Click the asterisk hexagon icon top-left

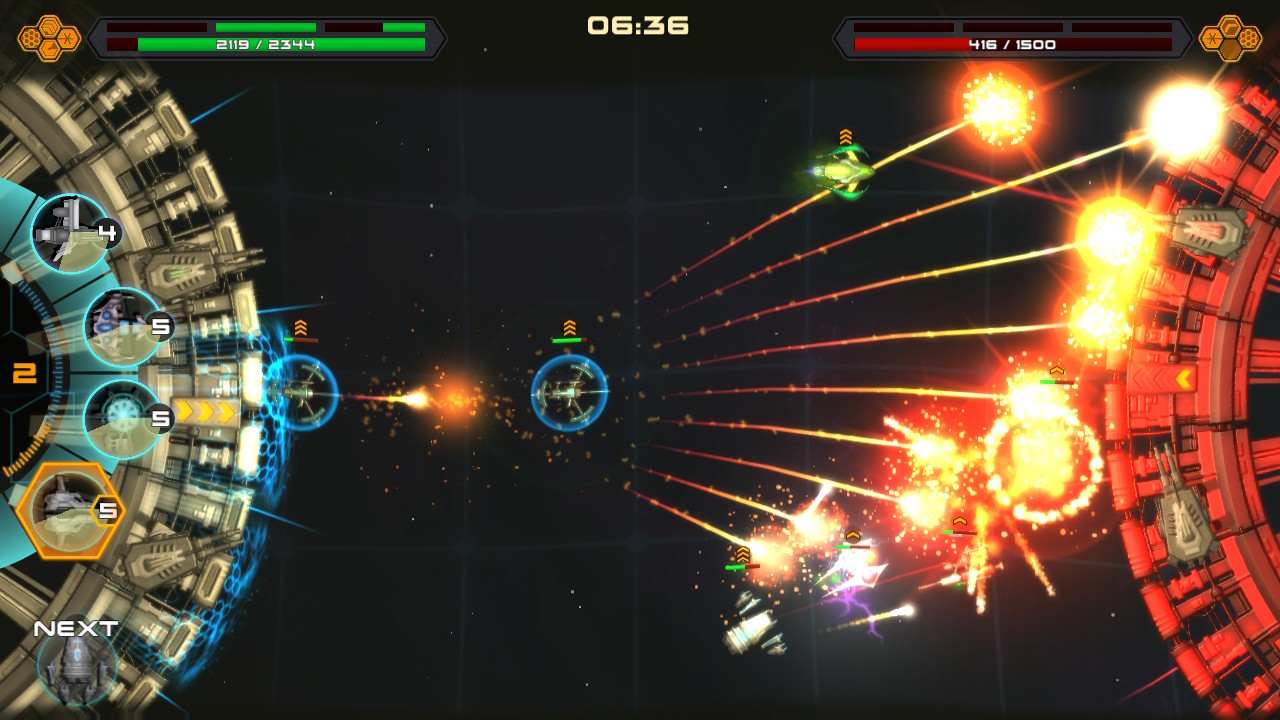(x=68, y=37)
